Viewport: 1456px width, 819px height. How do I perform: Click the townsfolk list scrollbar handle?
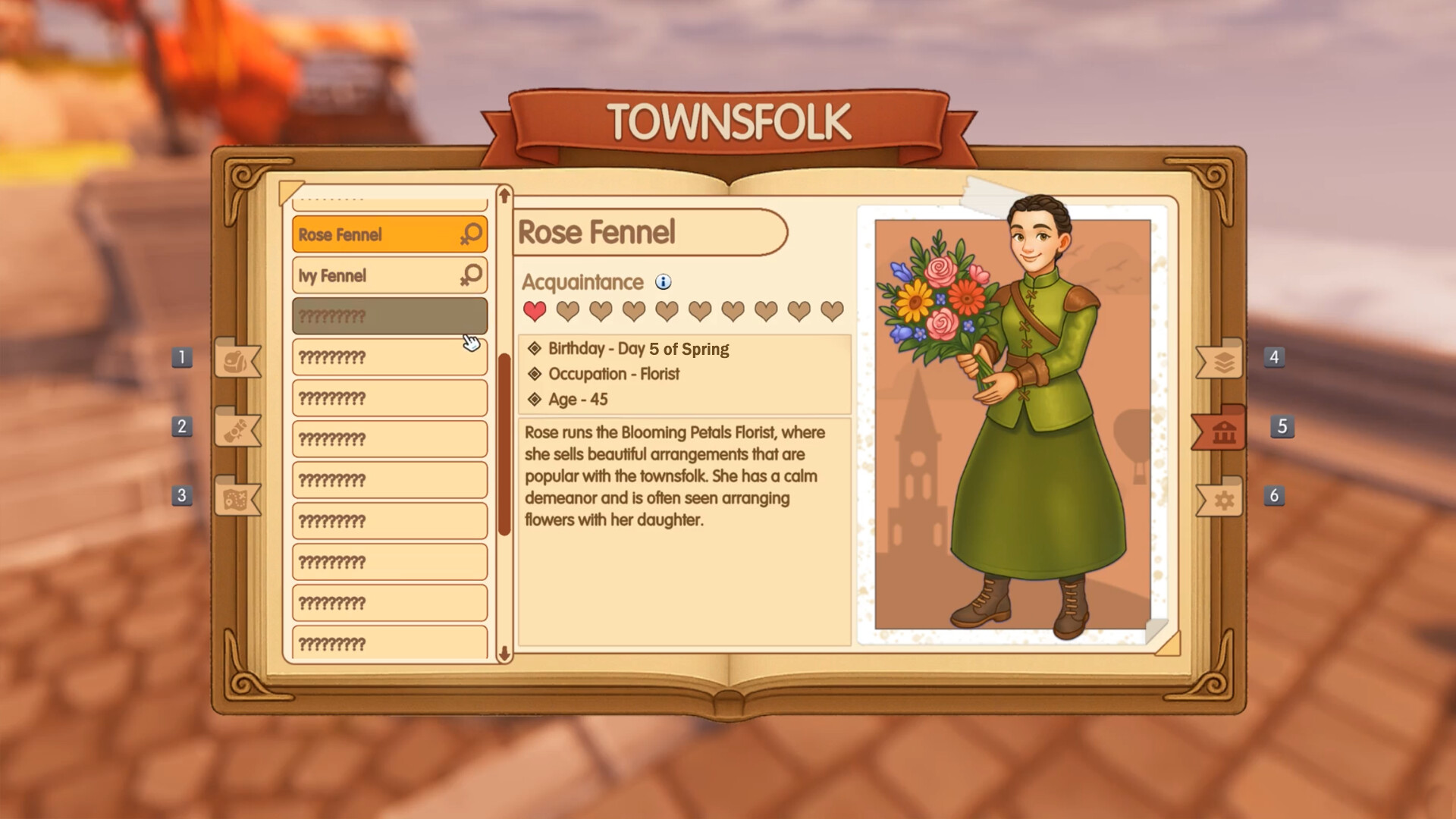[504, 444]
